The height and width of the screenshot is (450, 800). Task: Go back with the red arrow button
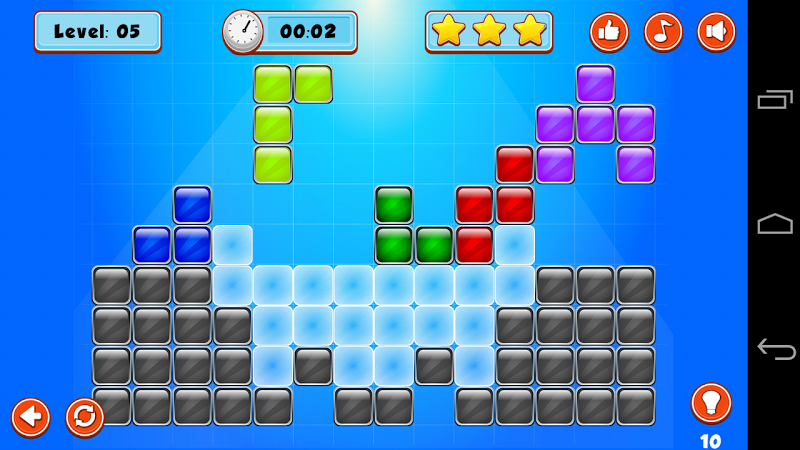coord(31,416)
